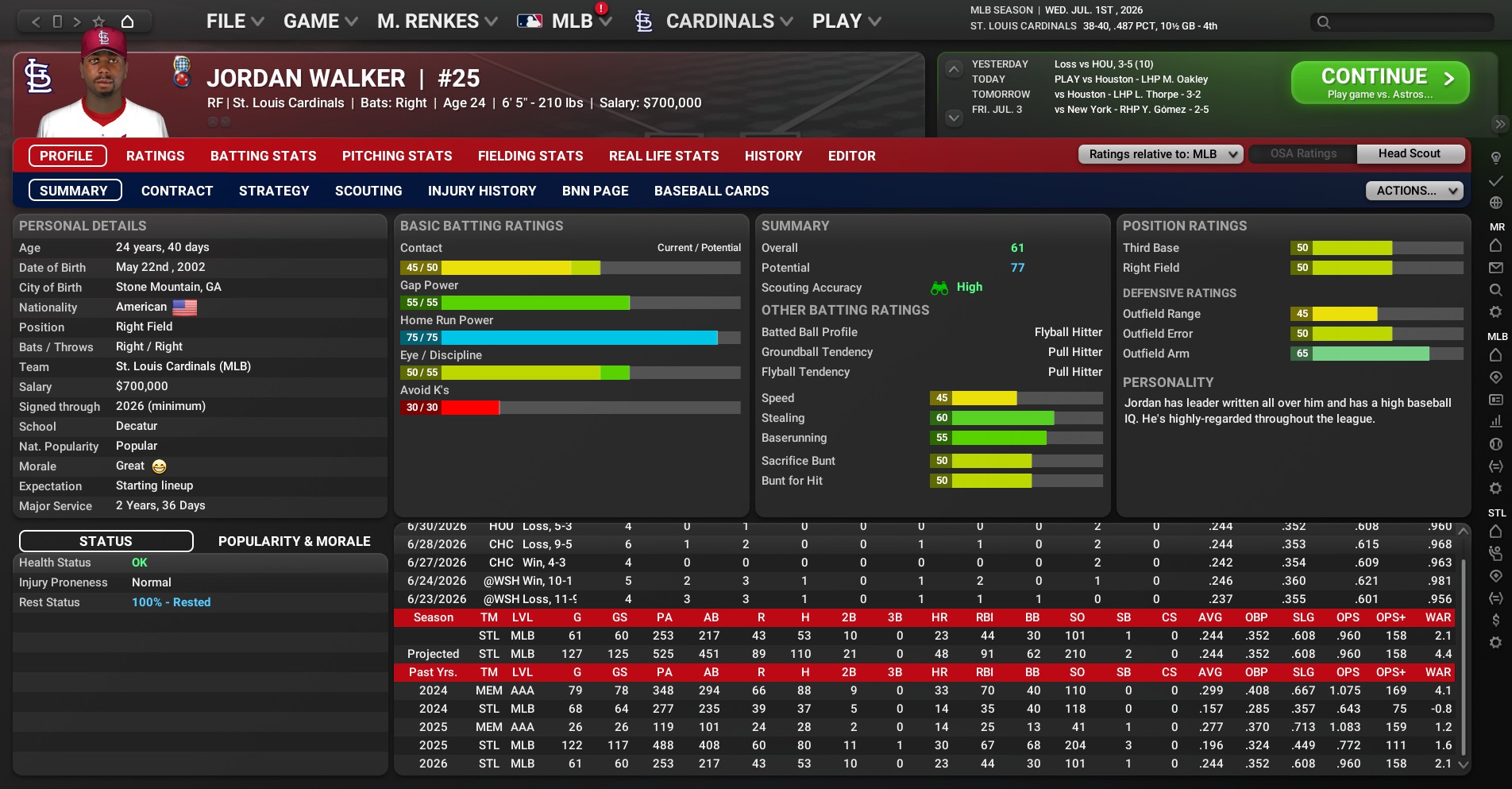Image resolution: width=1512 pixels, height=789 pixels.
Task: View the BATTING STATS tab
Action: (x=263, y=156)
